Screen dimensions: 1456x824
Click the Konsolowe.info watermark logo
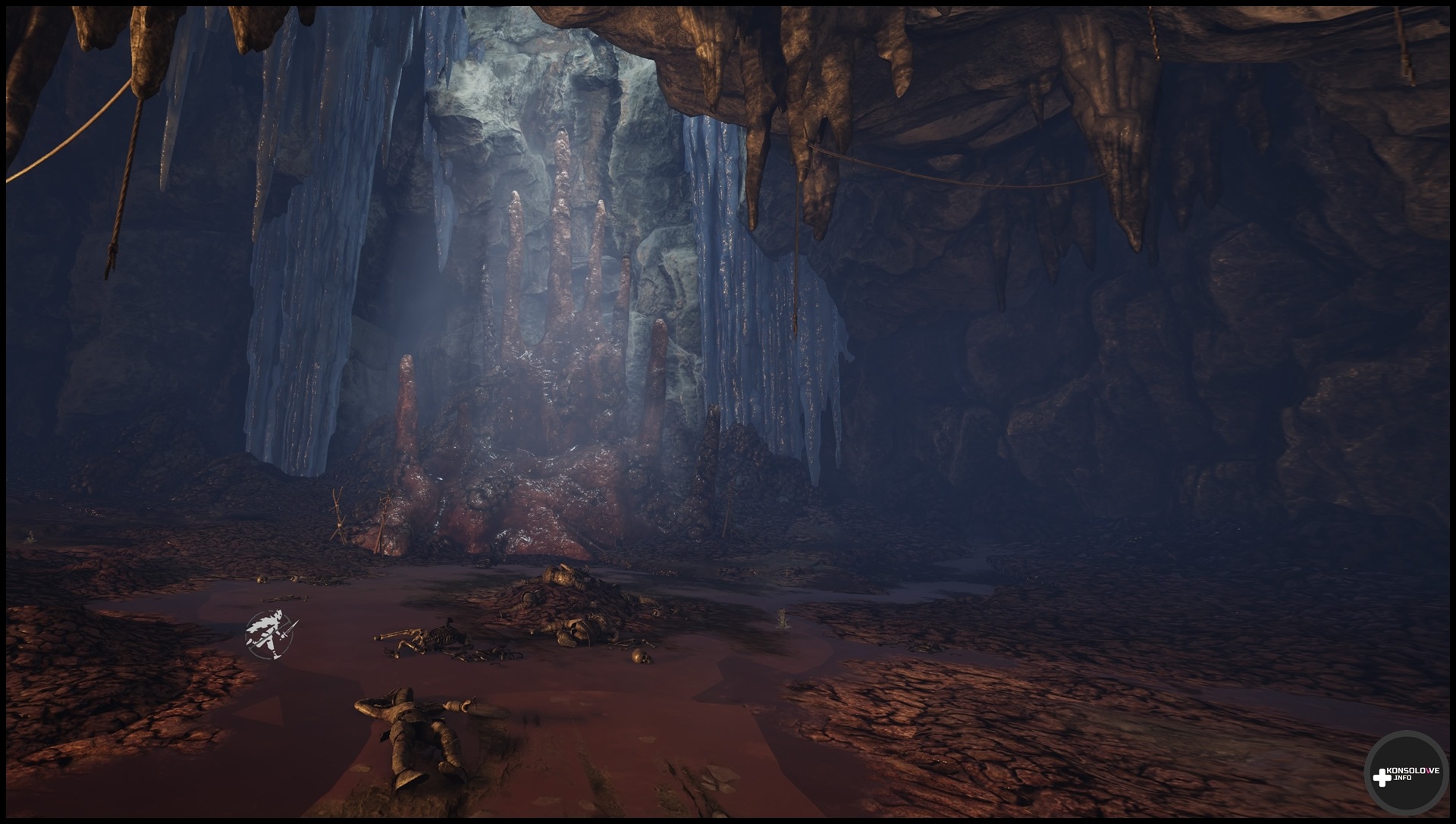point(1407,774)
